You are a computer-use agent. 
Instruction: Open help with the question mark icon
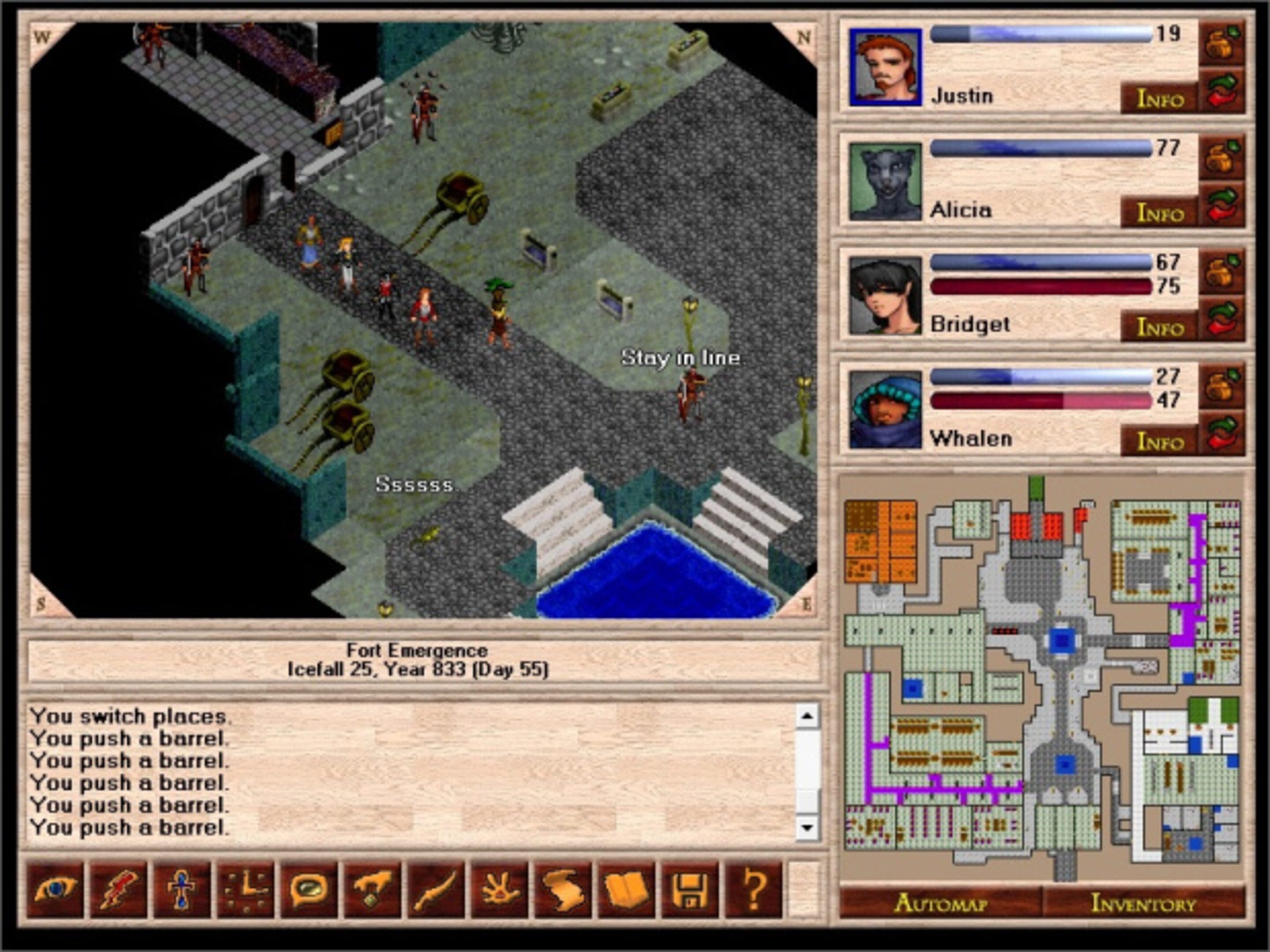[x=753, y=890]
